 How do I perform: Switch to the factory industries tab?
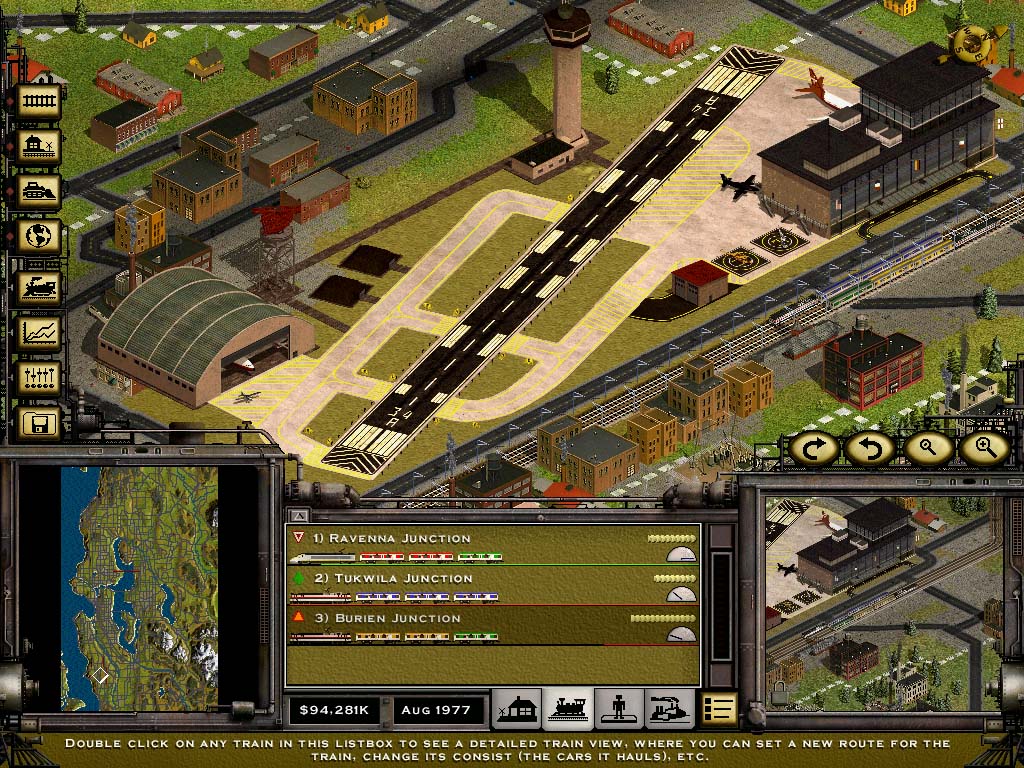coord(668,709)
